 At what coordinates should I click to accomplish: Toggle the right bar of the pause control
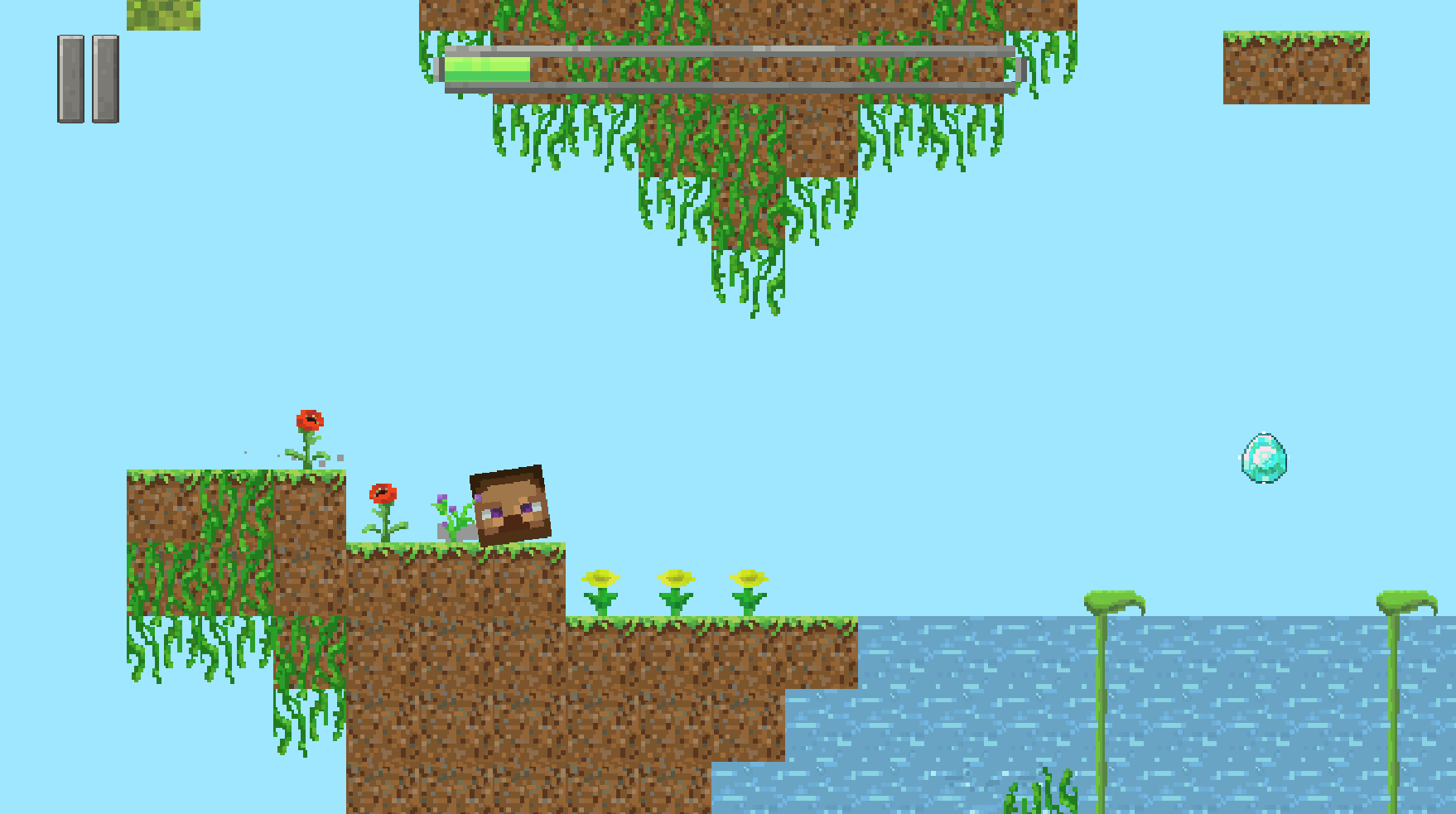[105, 79]
